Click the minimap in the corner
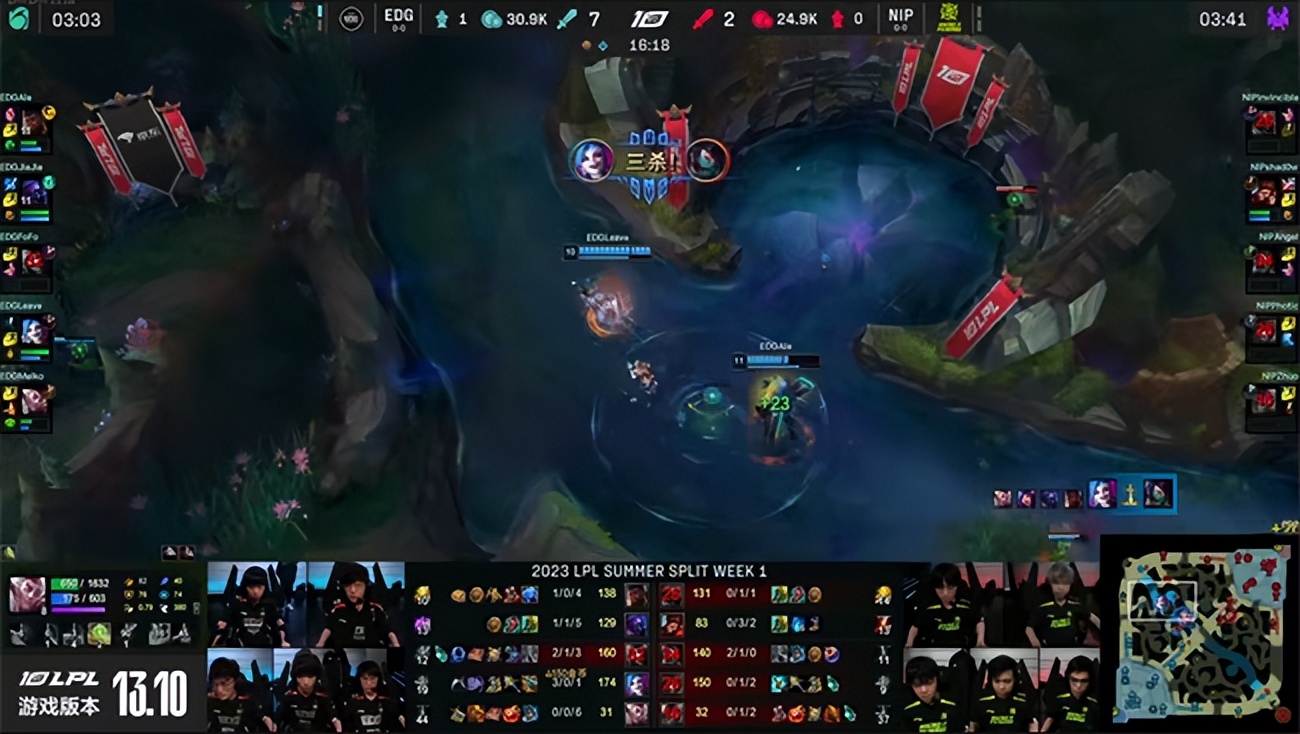Image resolution: width=1300 pixels, height=734 pixels. click(x=1198, y=632)
